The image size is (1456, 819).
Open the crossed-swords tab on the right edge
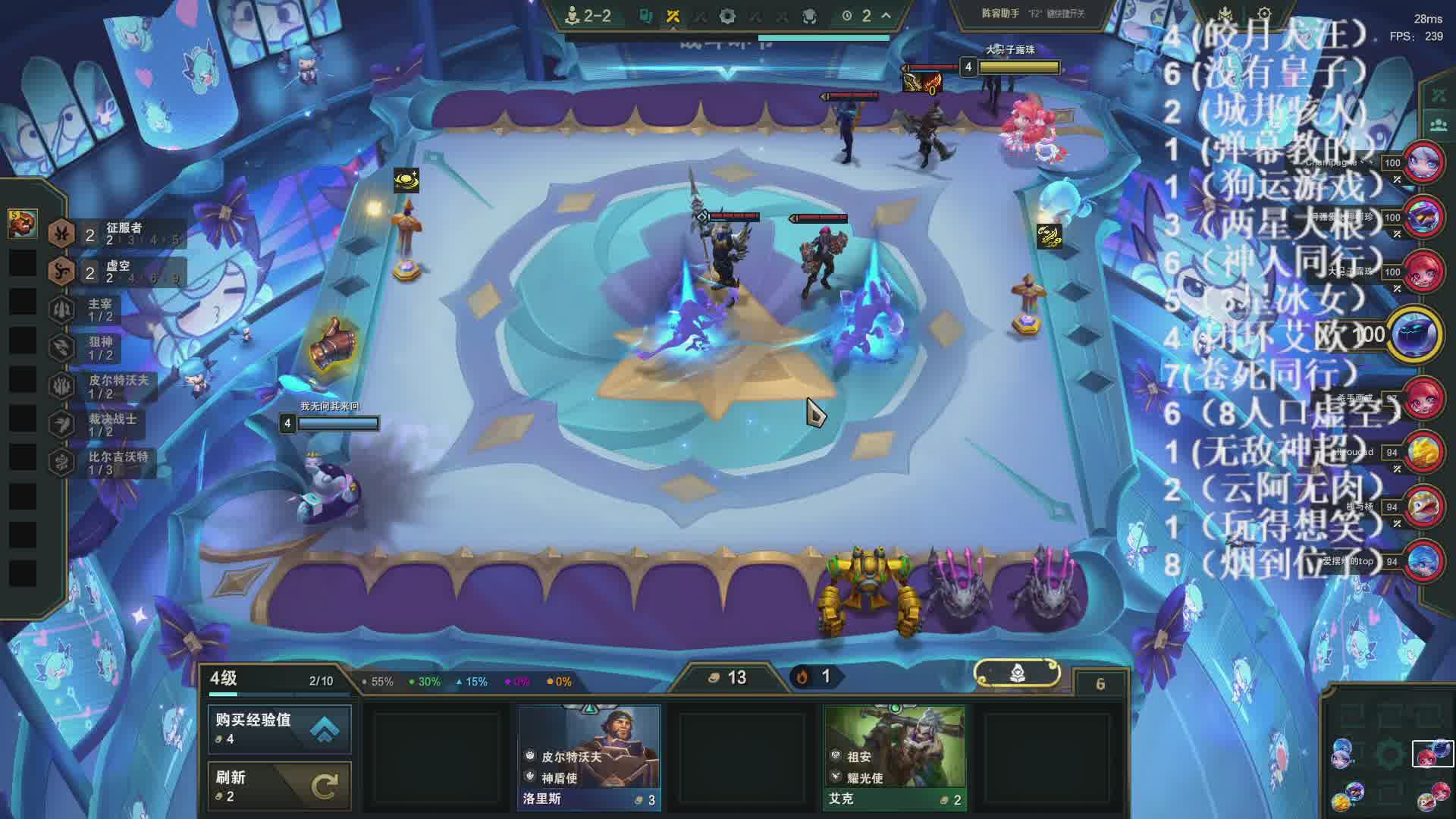1438,96
